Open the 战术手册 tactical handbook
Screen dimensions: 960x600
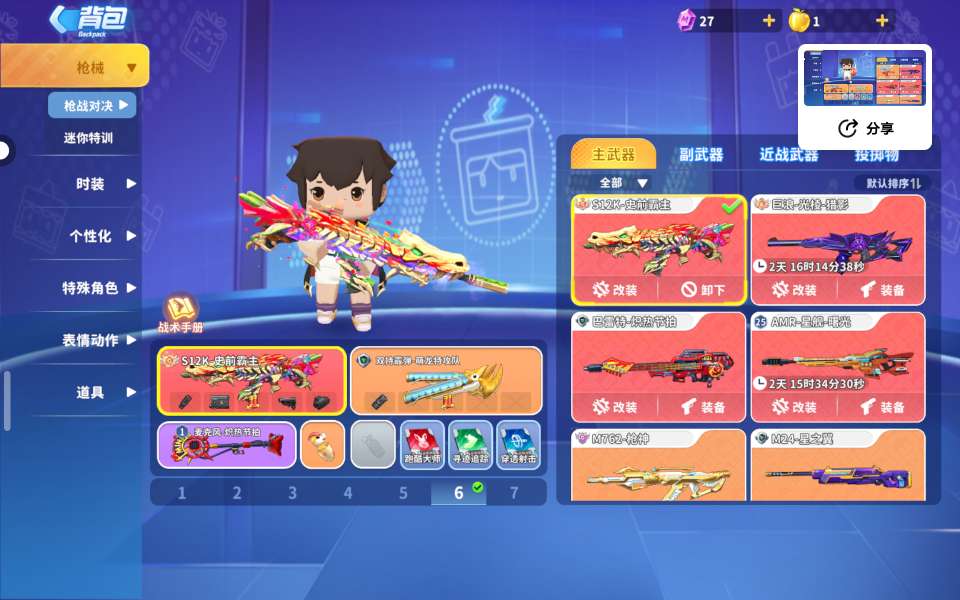(x=182, y=312)
